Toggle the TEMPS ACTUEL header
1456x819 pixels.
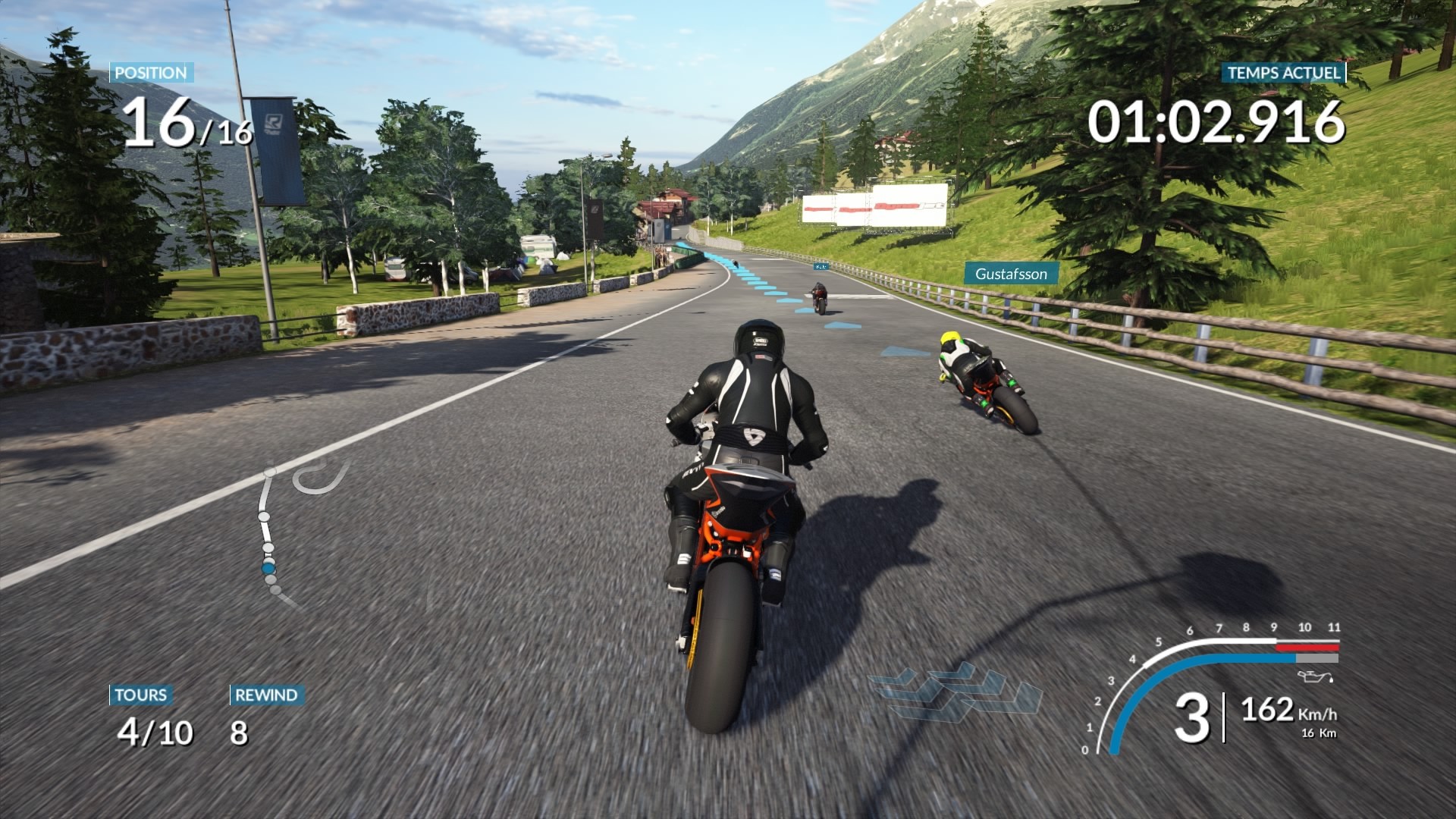point(1281,74)
